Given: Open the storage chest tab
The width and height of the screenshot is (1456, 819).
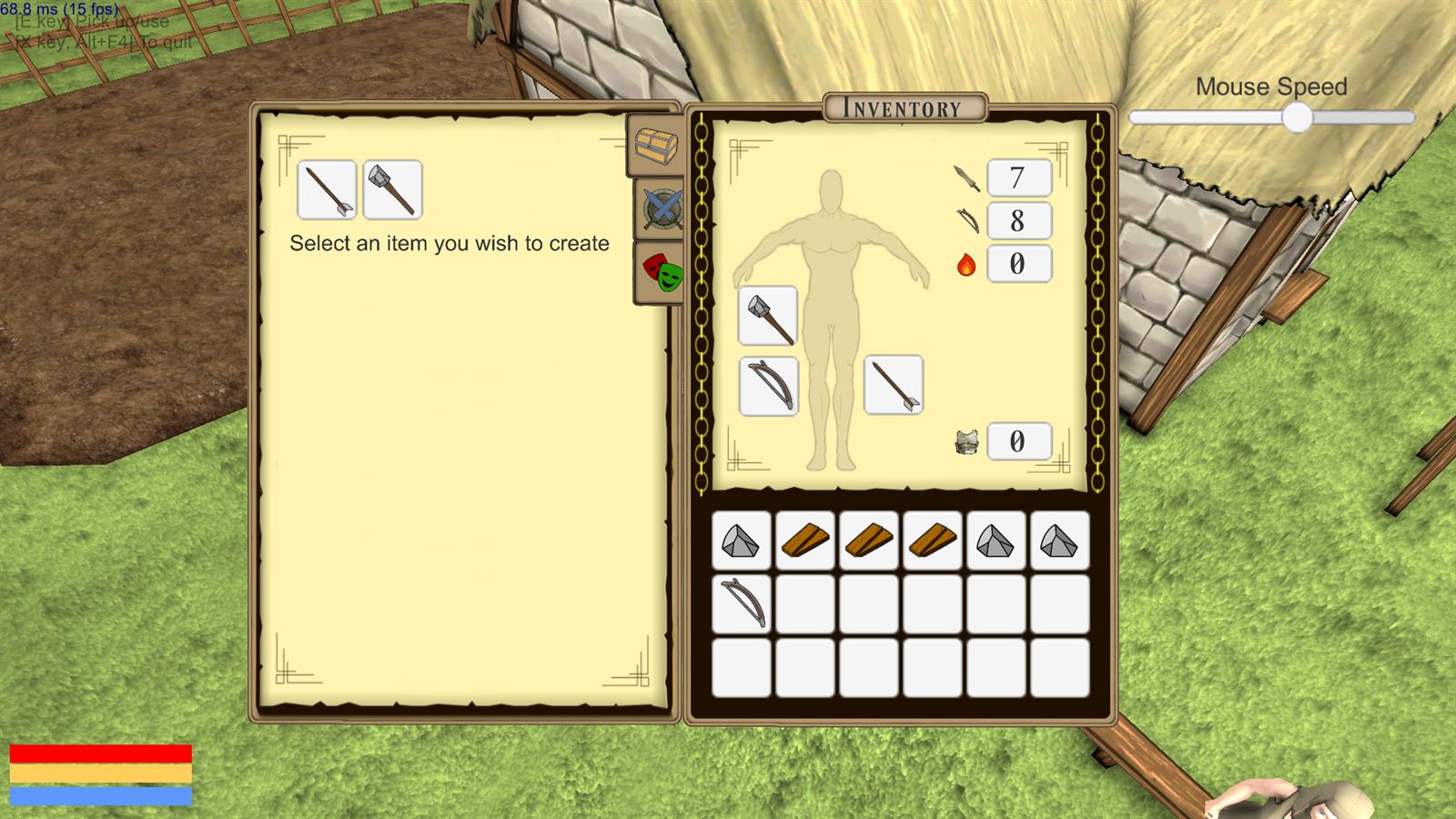Looking at the screenshot, I should pos(653,146).
